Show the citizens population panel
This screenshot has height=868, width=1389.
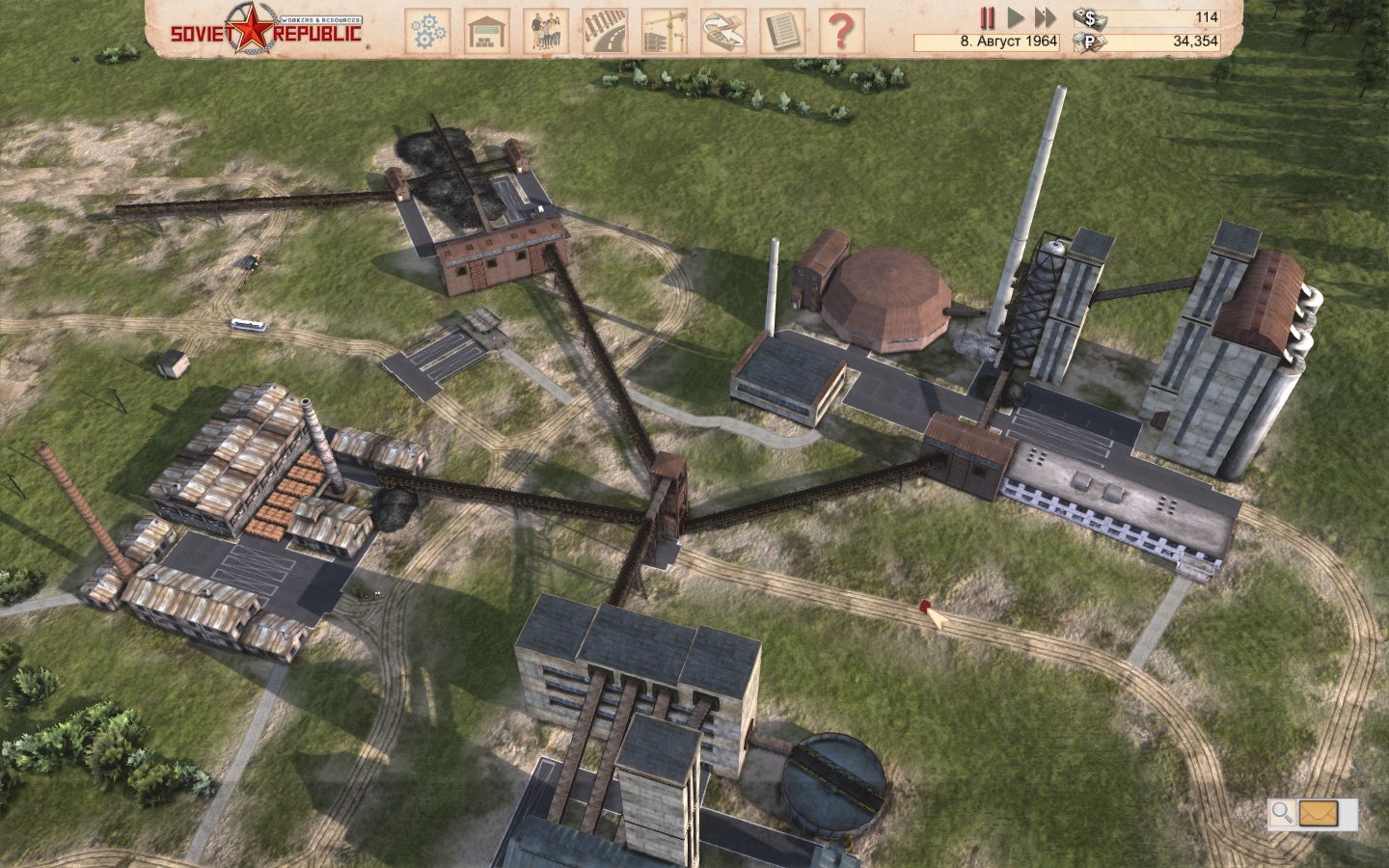546,30
